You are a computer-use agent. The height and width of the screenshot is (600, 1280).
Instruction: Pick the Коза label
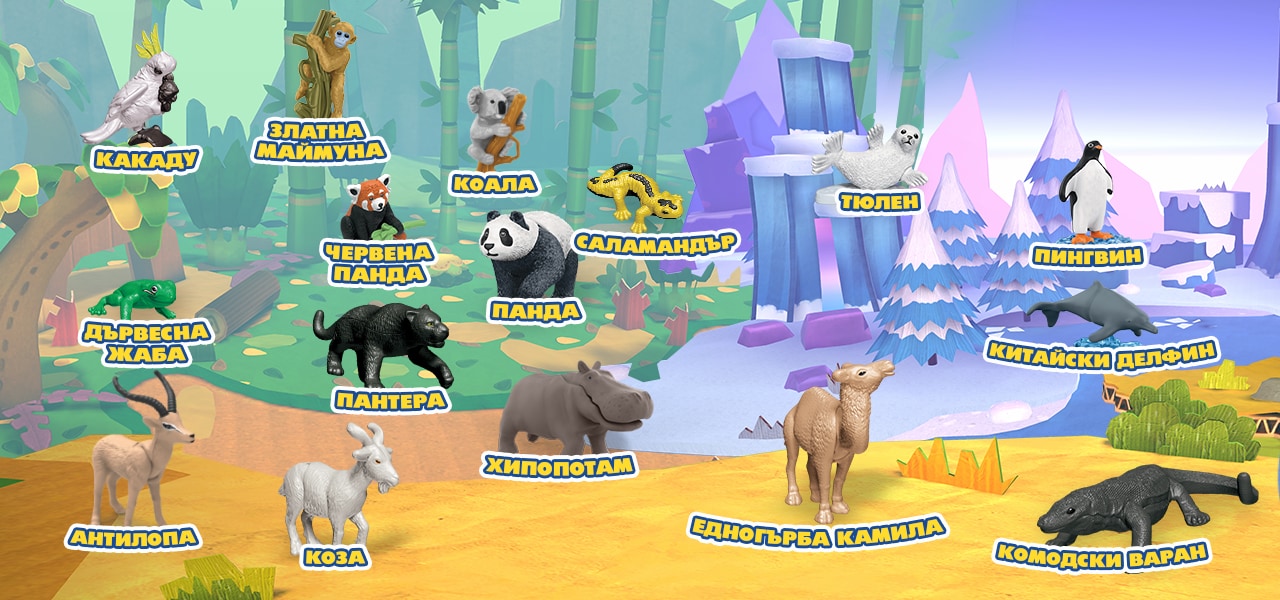(337, 558)
